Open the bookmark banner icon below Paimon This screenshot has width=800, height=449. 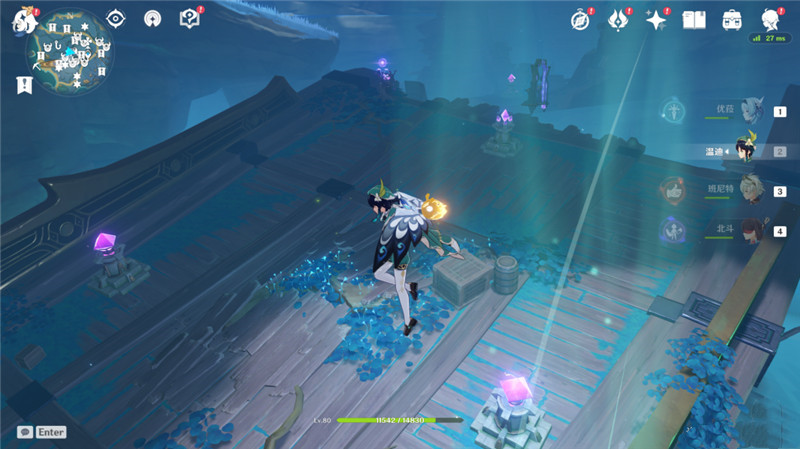pos(24,86)
